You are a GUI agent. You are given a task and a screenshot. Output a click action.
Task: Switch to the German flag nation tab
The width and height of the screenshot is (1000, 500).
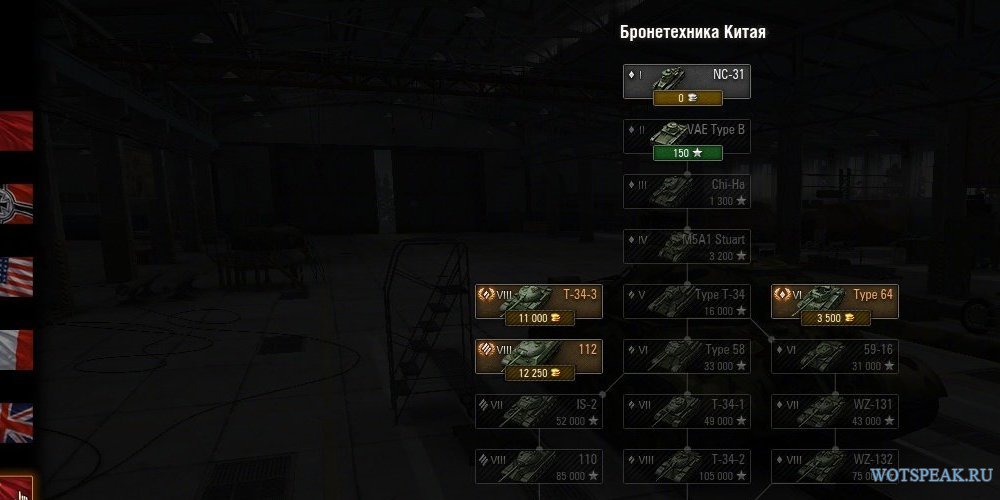17,204
